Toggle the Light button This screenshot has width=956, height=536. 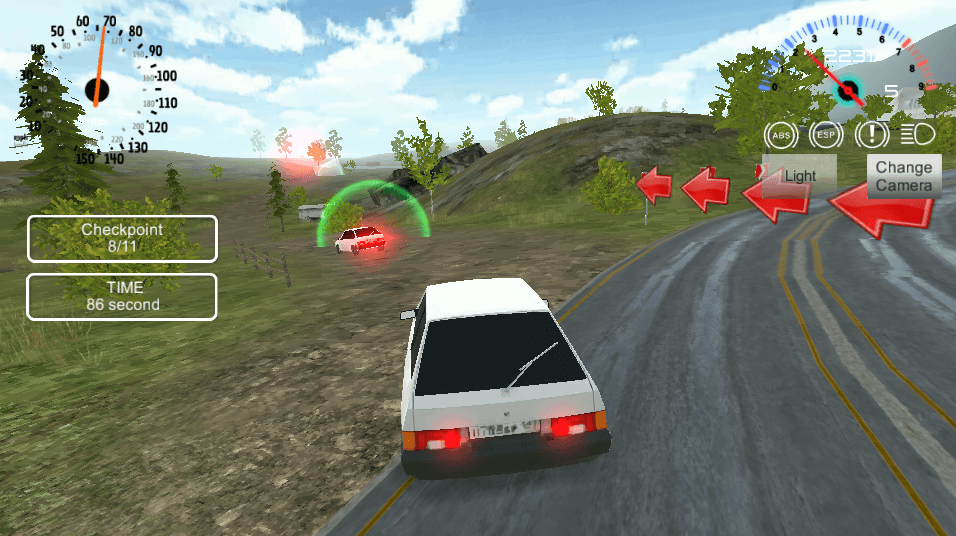(x=799, y=175)
